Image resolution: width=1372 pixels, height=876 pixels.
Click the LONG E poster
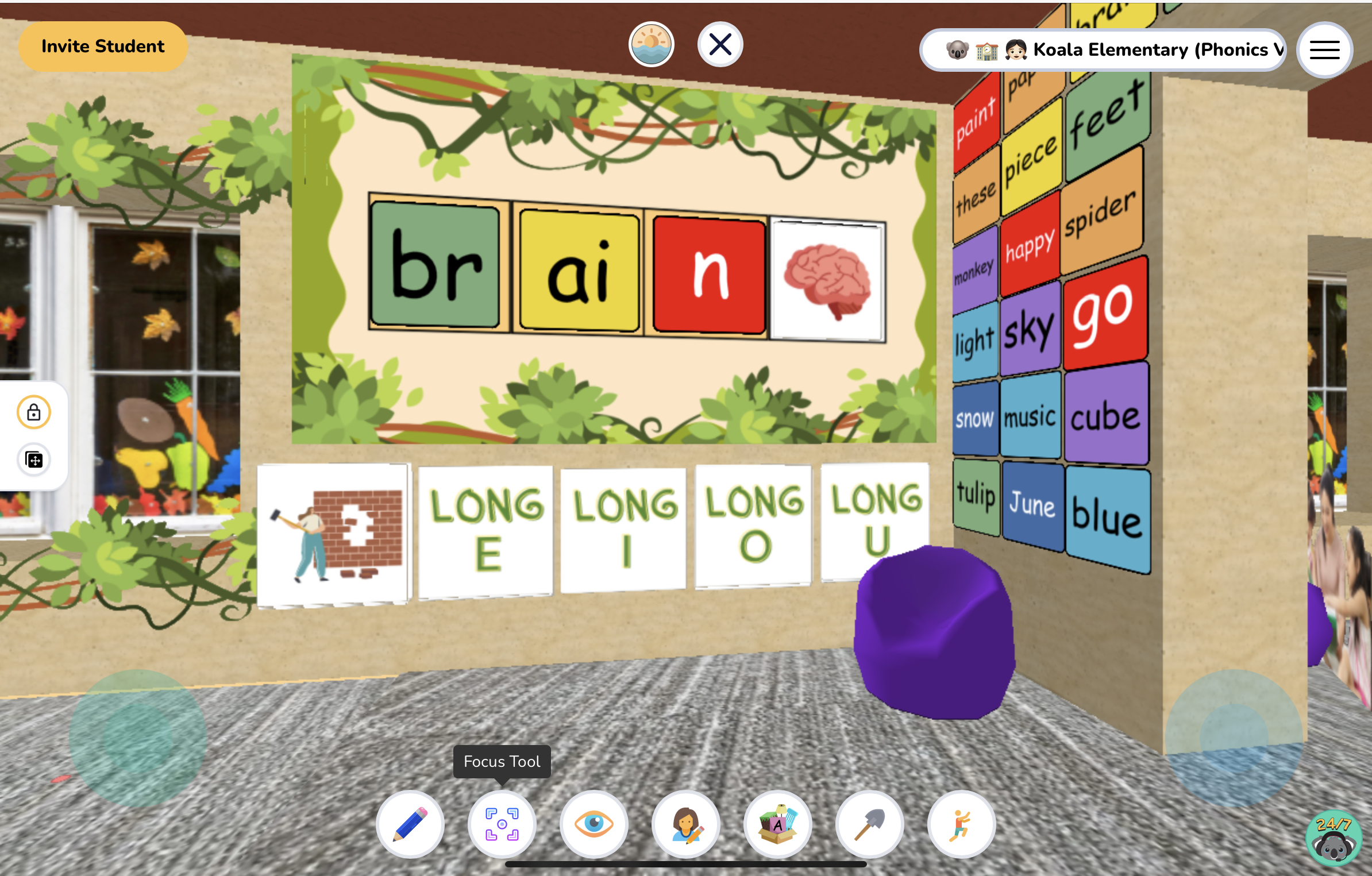click(485, 527)
